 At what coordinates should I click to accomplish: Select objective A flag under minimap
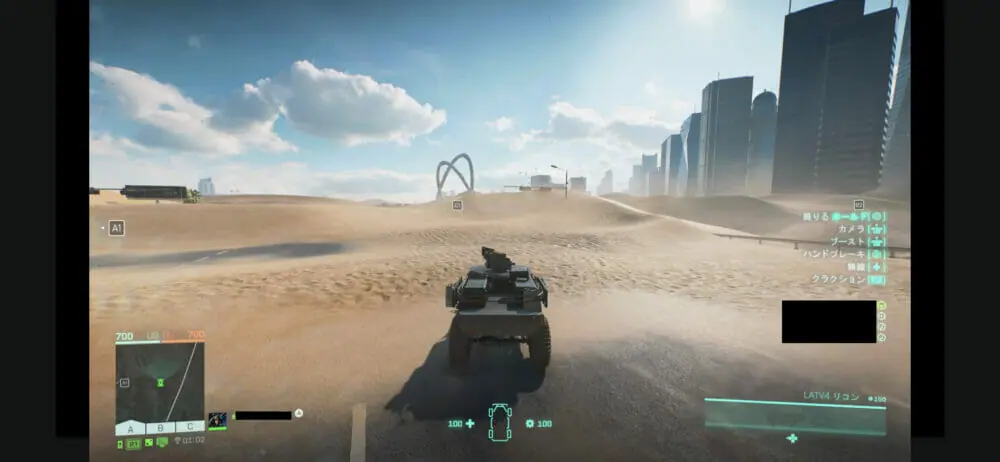[x=130, y=428]
